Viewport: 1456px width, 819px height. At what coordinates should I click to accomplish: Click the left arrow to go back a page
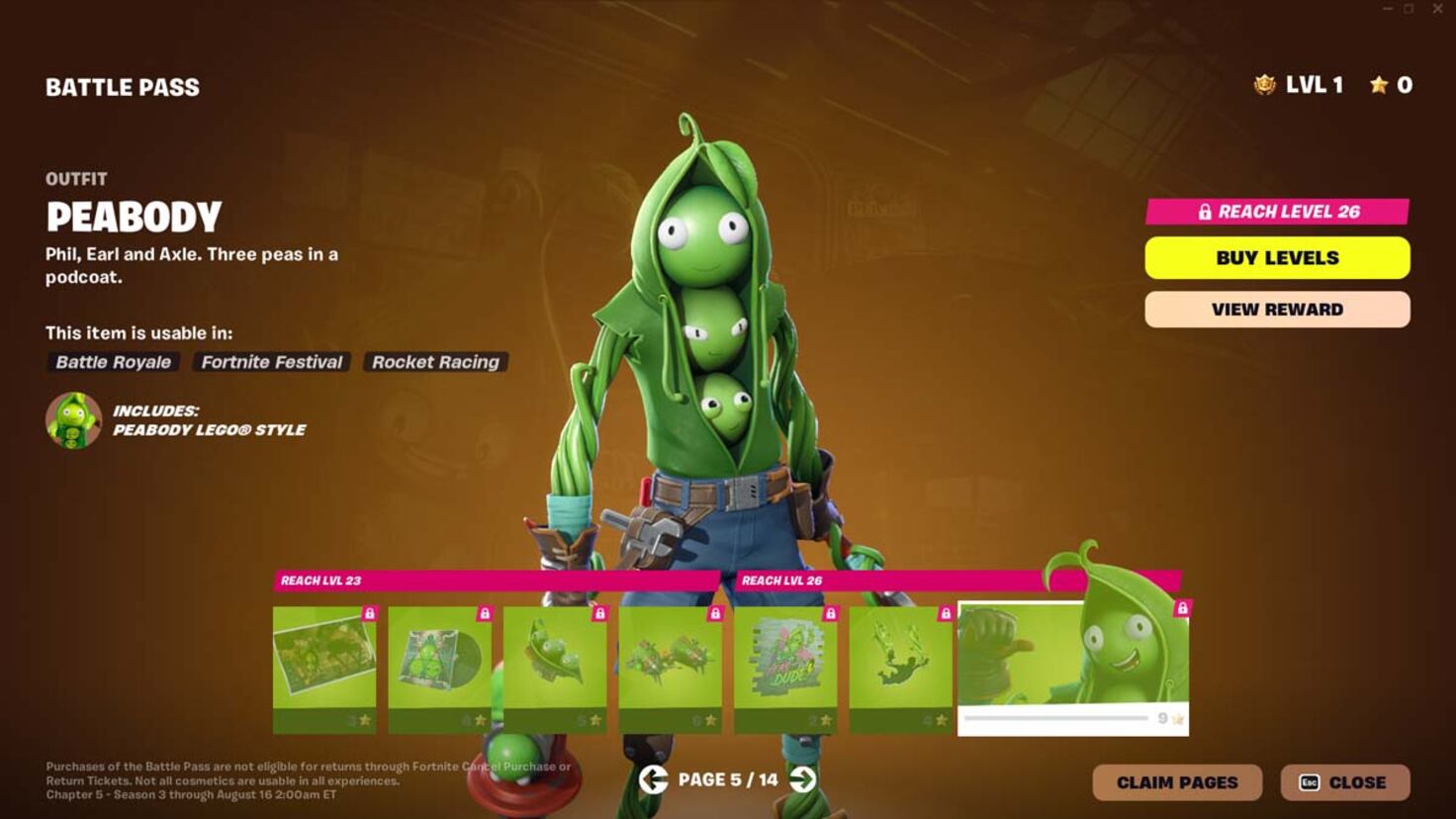tap(652, 780)
